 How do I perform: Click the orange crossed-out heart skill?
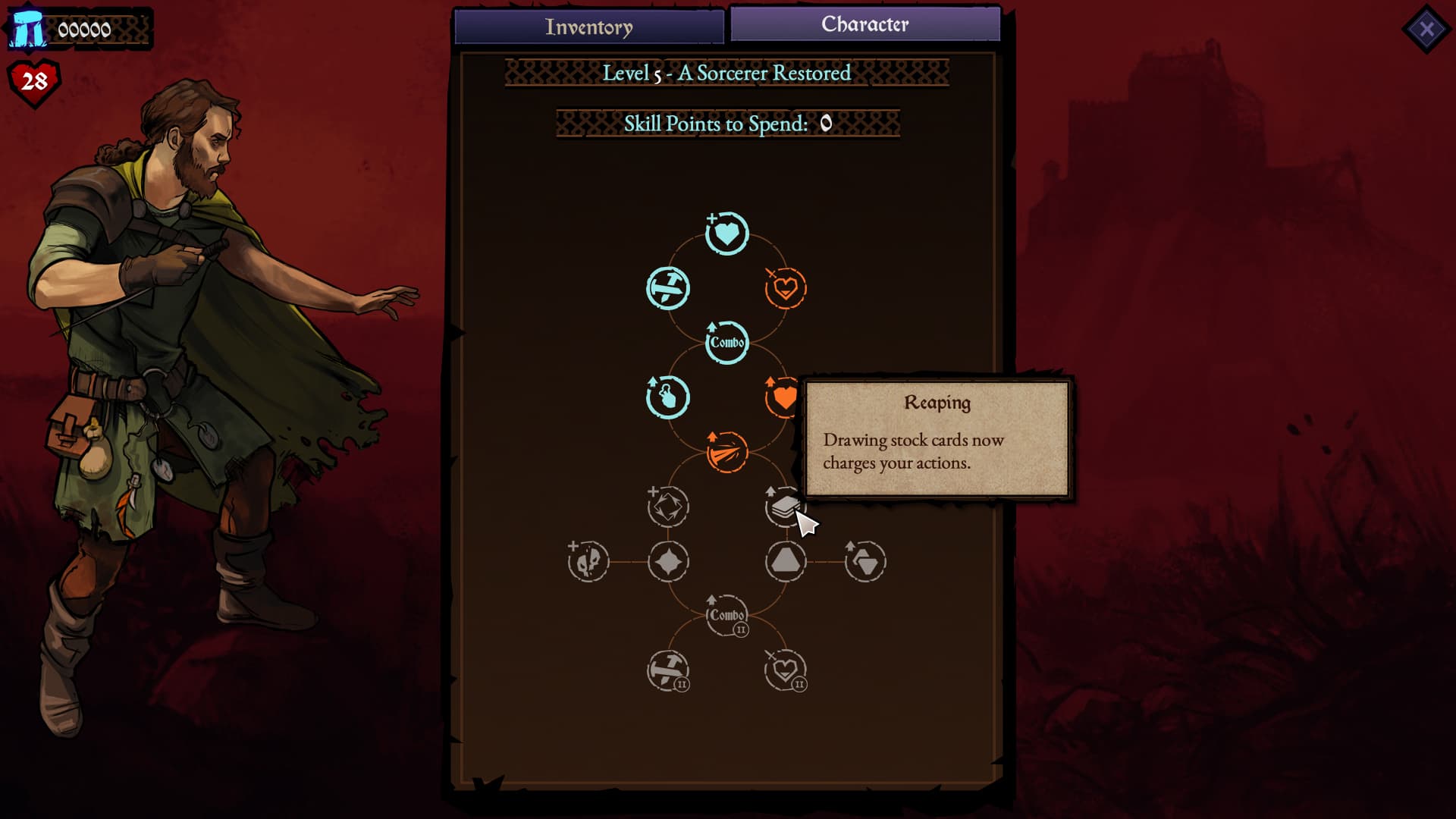pos(786,288)
